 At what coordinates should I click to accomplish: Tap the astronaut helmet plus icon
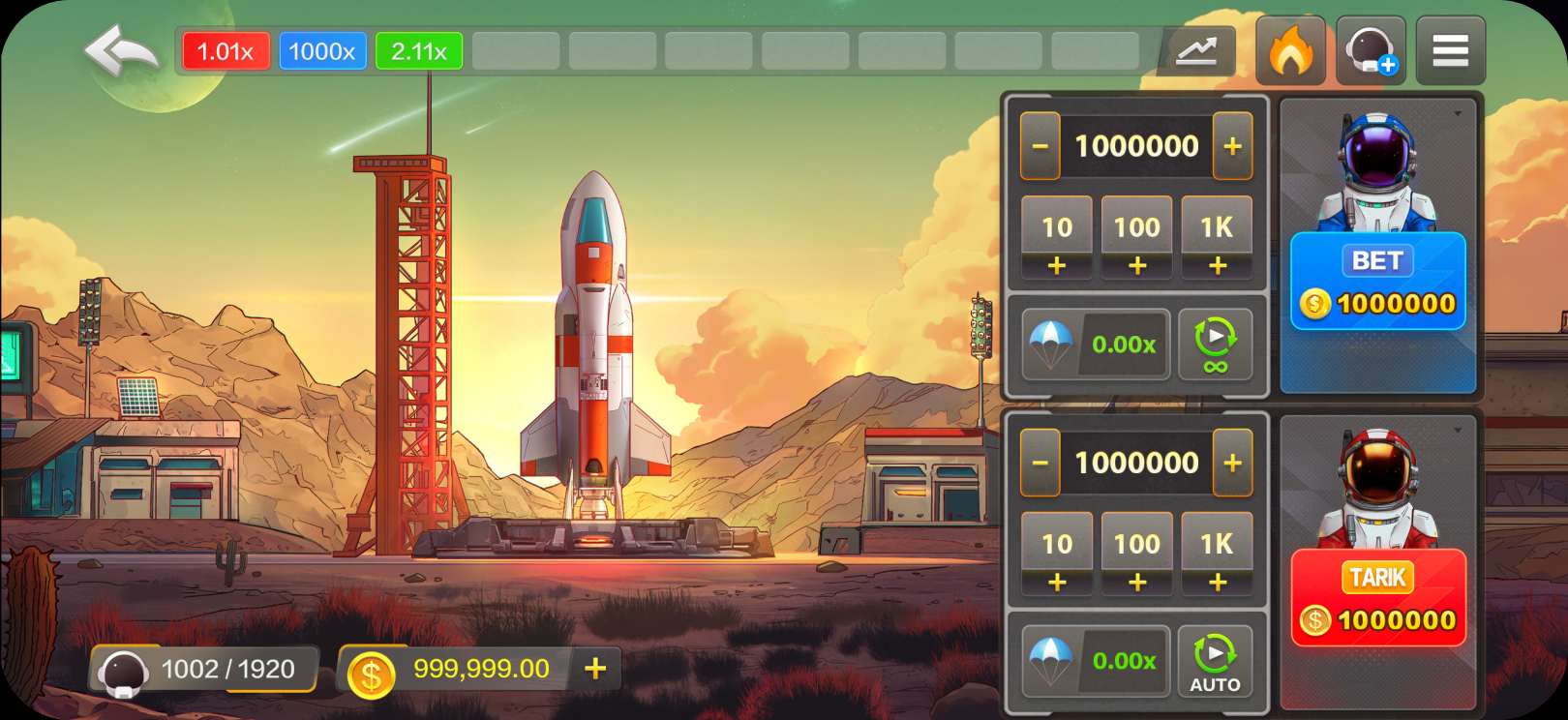coord(1371,51)
